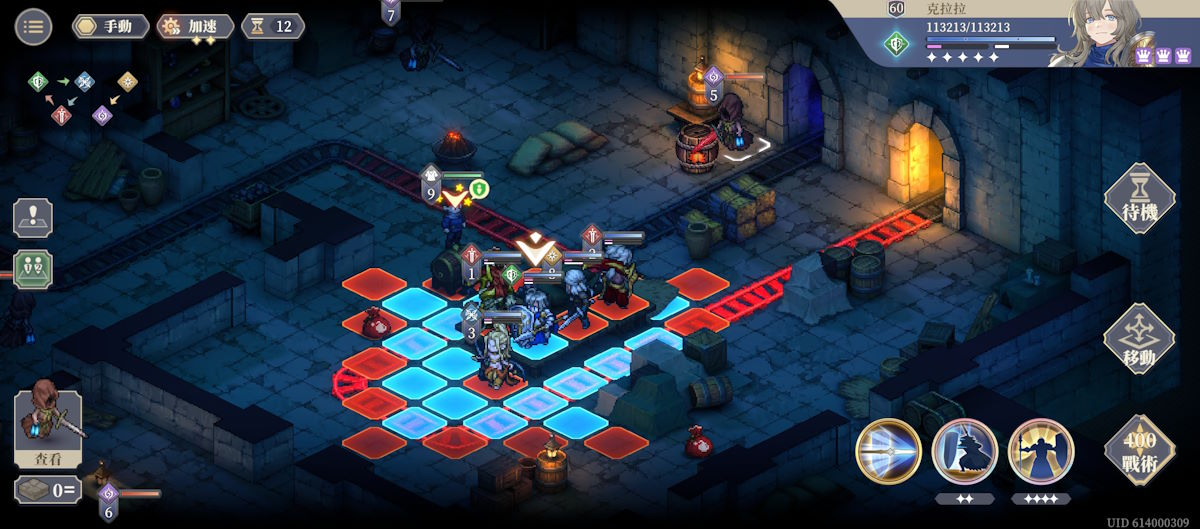
Task: Activate the golden guardian with spear skill
Action: pos(1040,451)
